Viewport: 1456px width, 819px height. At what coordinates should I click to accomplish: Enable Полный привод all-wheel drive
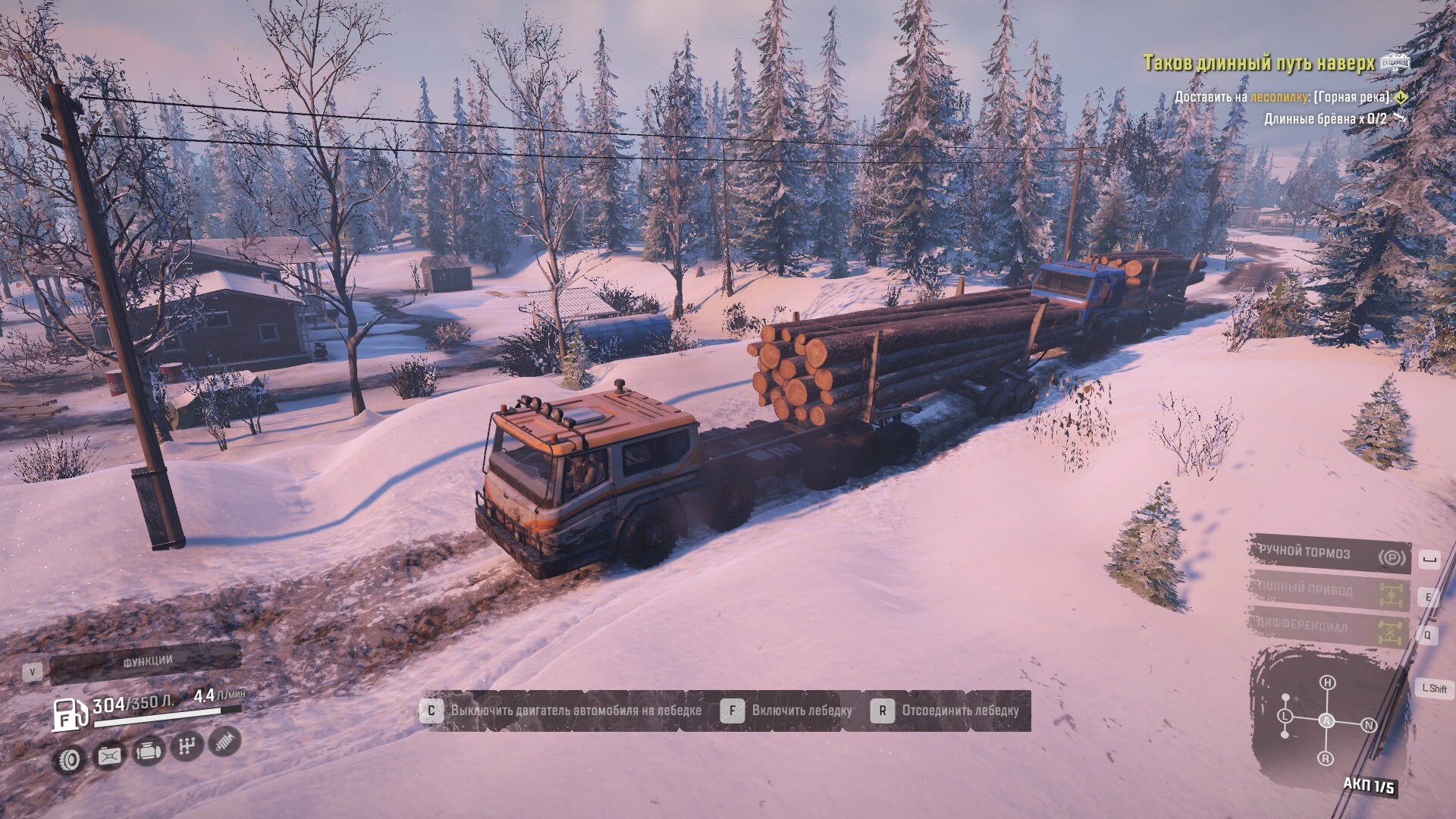pyautogui.click(x=1330, y=591)
